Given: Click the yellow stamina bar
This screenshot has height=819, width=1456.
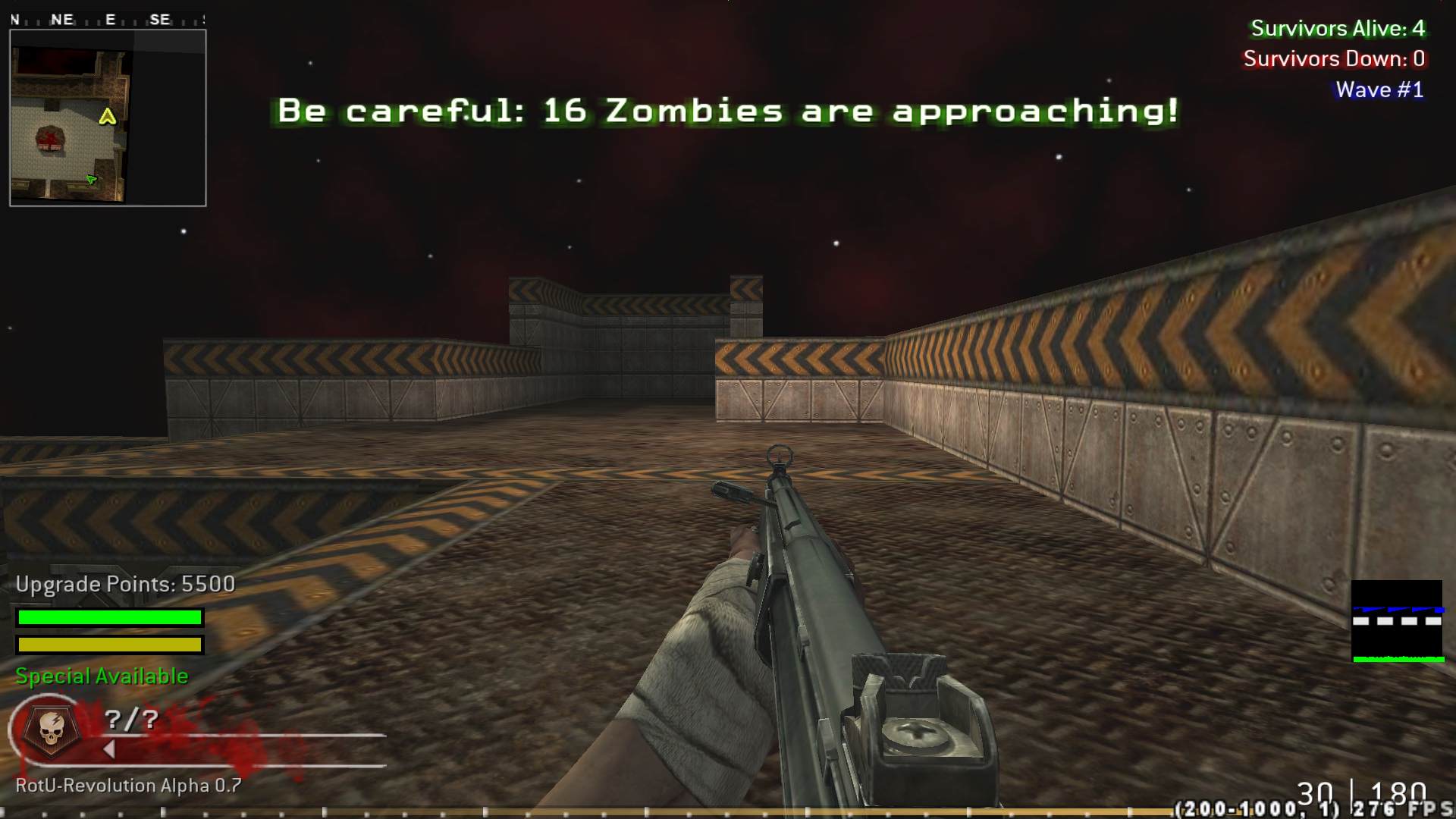Looking at the screenshot, I should click(109, 645).
